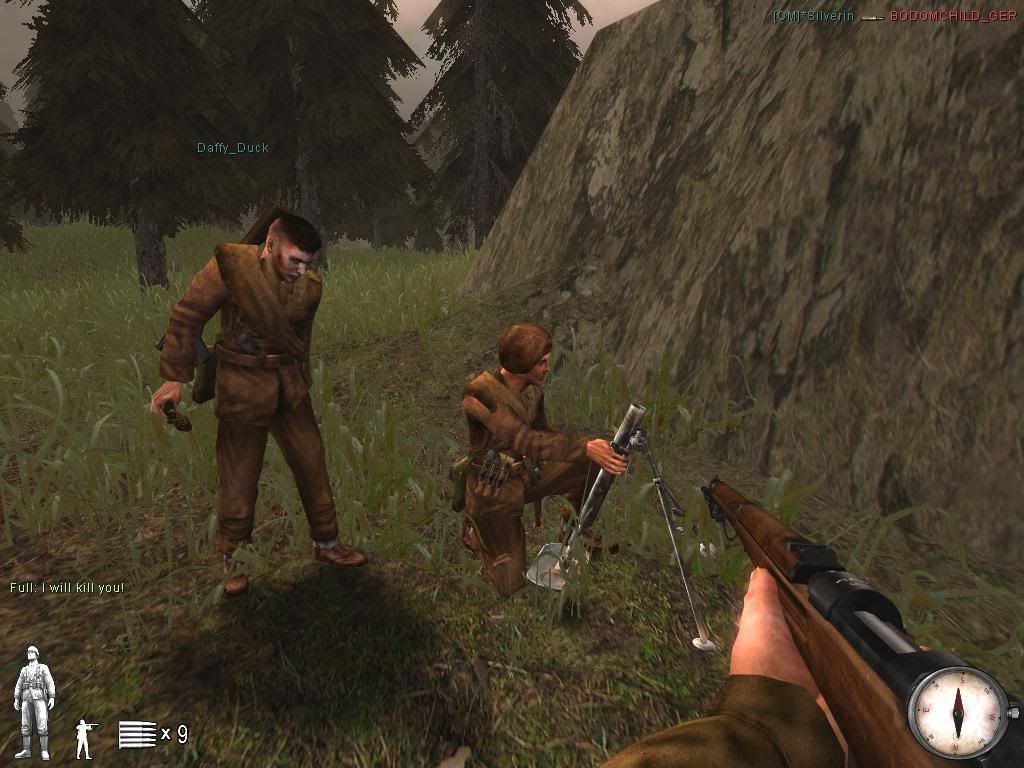Click the rifle magazine clip icon
Viewport: 1024px width, 768px height.
(137, 734)
